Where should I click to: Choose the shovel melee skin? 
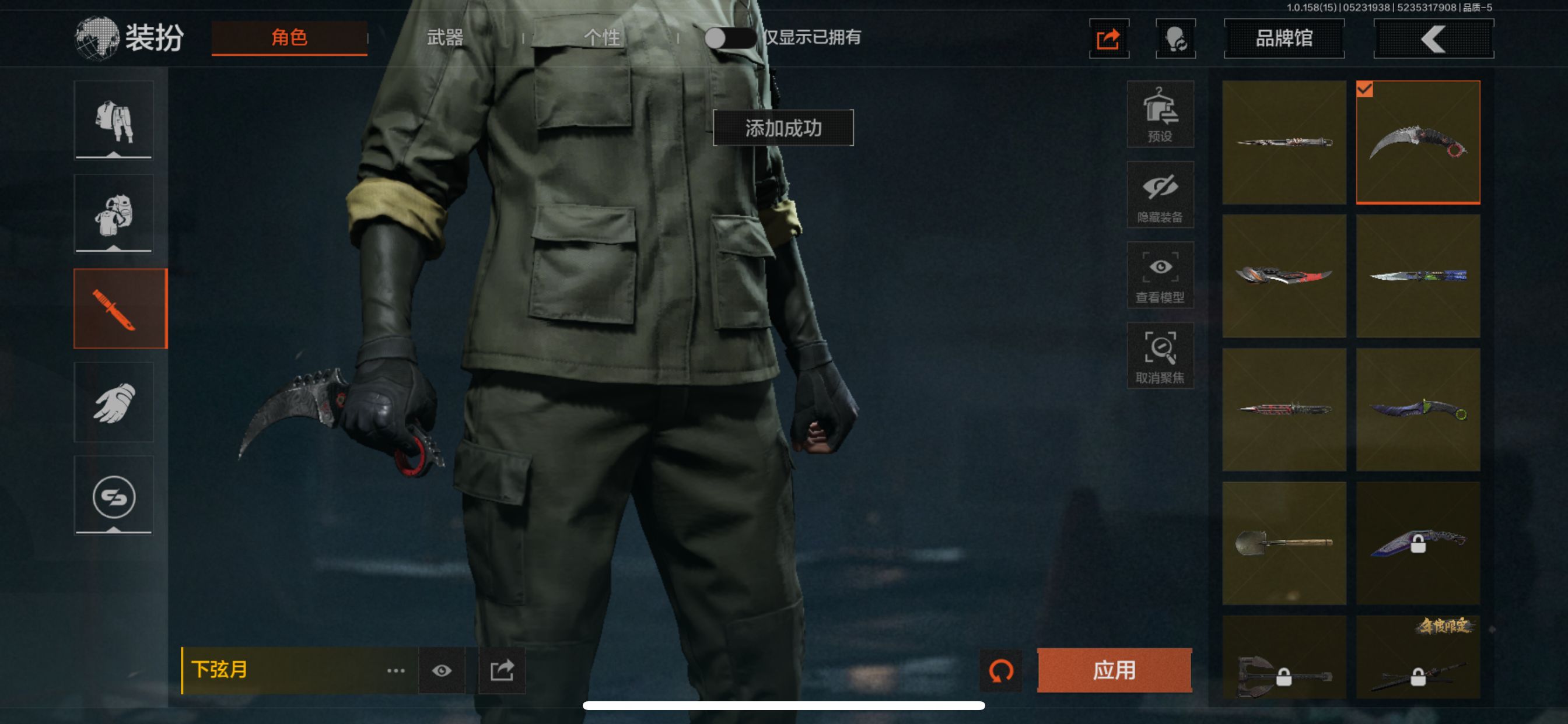pos(1284,543)
